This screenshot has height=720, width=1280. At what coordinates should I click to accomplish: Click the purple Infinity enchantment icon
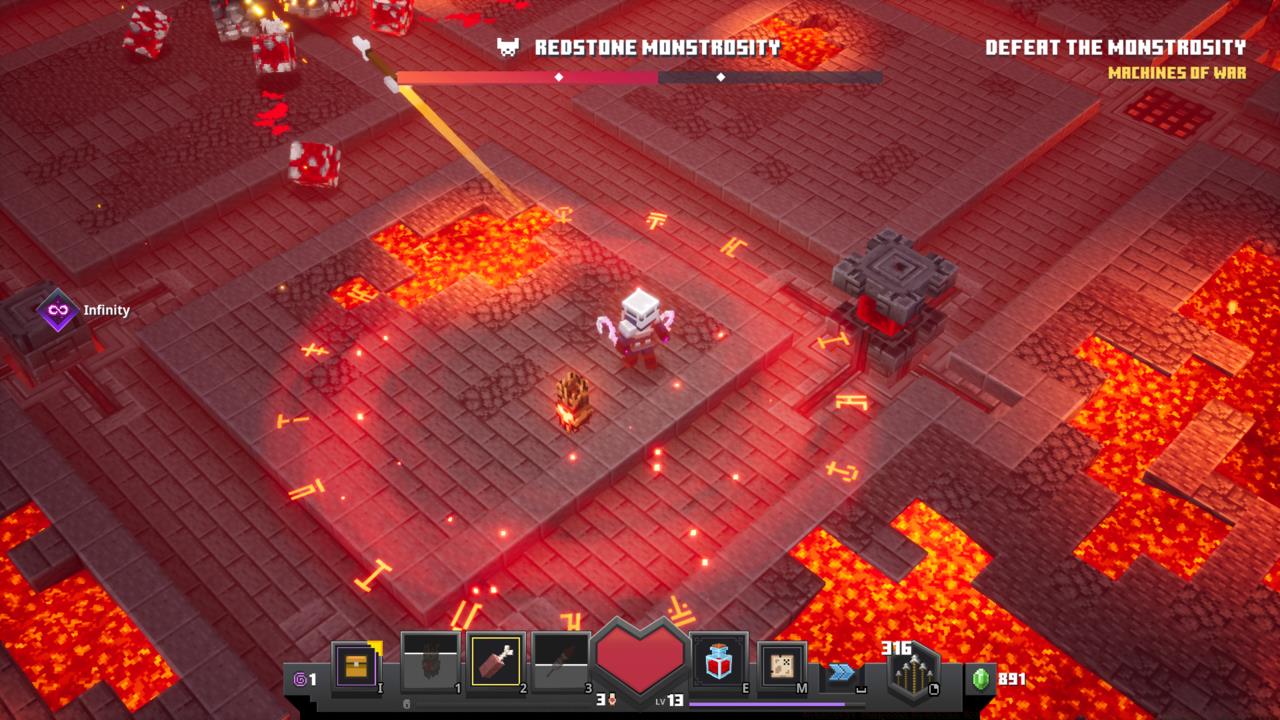pyautogui.click(x=58, y=310)
